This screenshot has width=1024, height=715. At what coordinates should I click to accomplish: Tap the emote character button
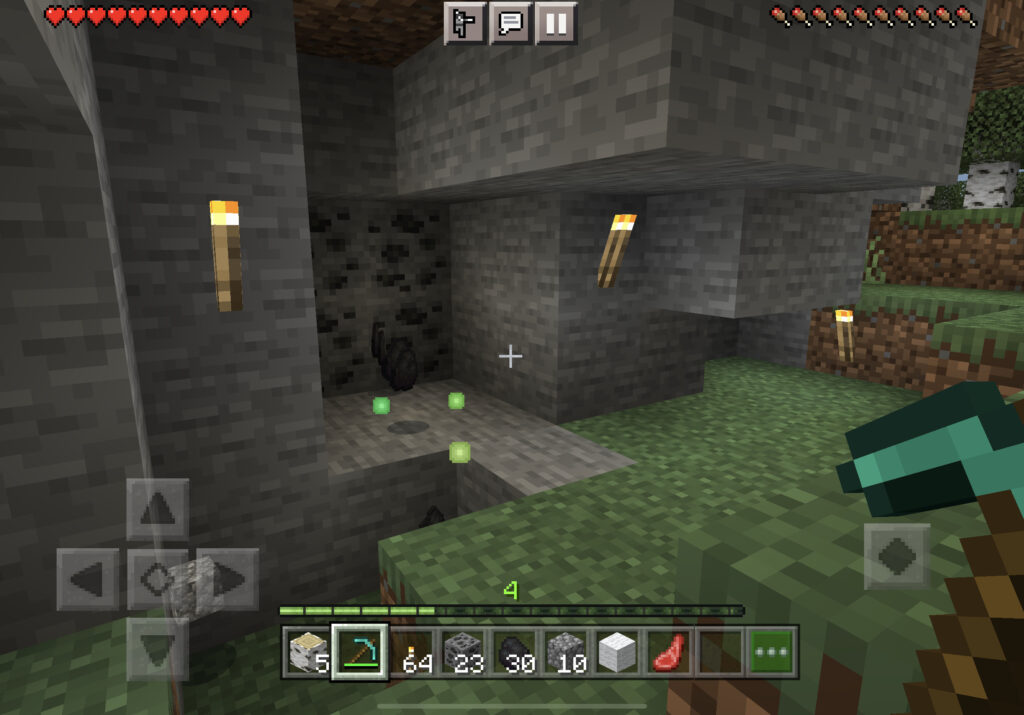click(465, 23)
